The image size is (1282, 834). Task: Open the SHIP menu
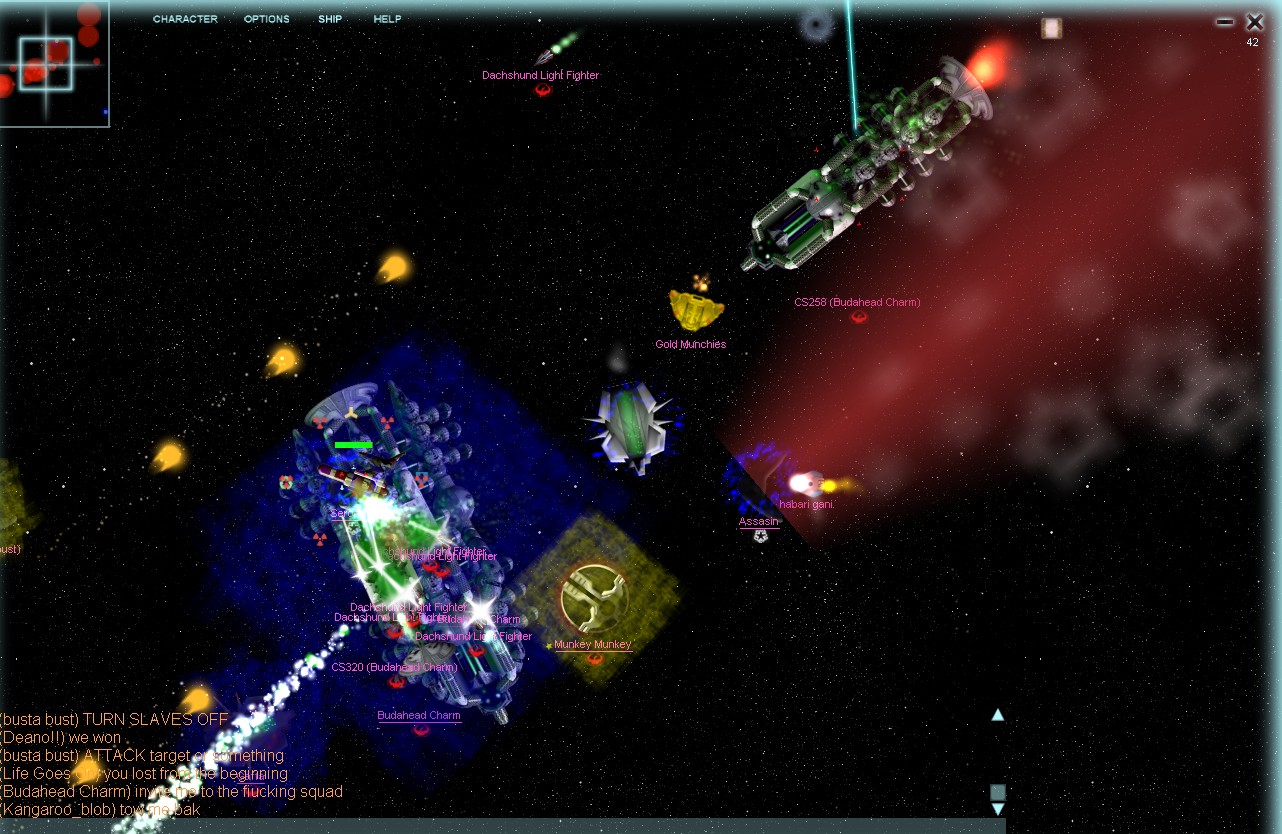[330, 19]
